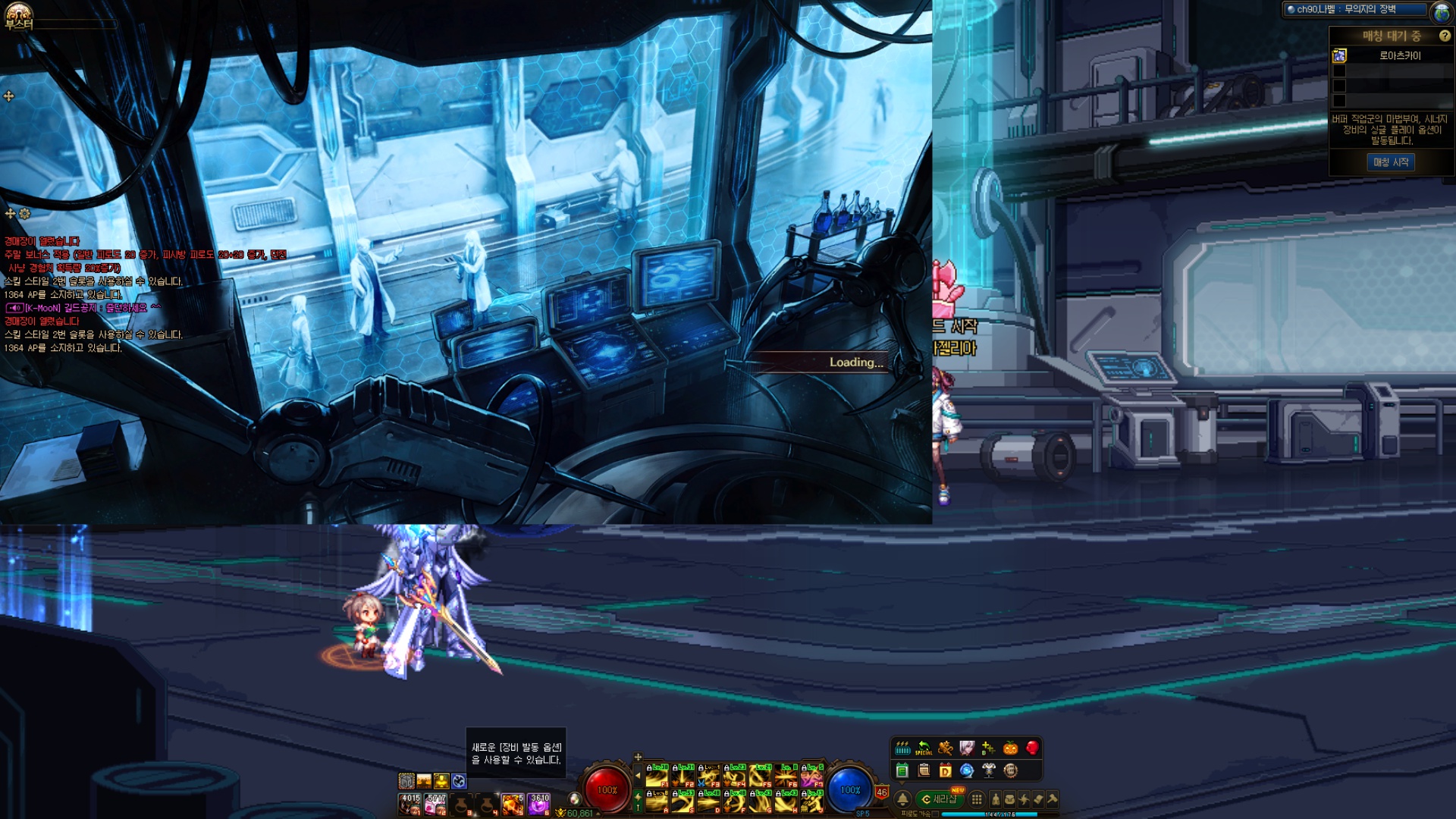
Task: Click the gear icon above the chat log
Action: tap(25, 214)
